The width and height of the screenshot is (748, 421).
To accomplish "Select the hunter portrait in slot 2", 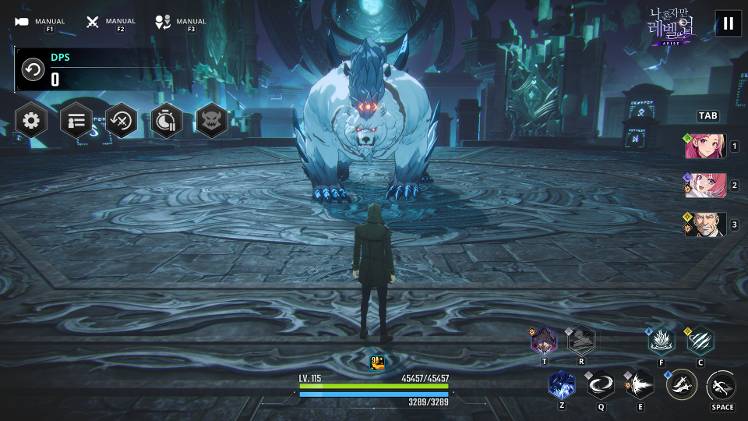I will point(705,185).
